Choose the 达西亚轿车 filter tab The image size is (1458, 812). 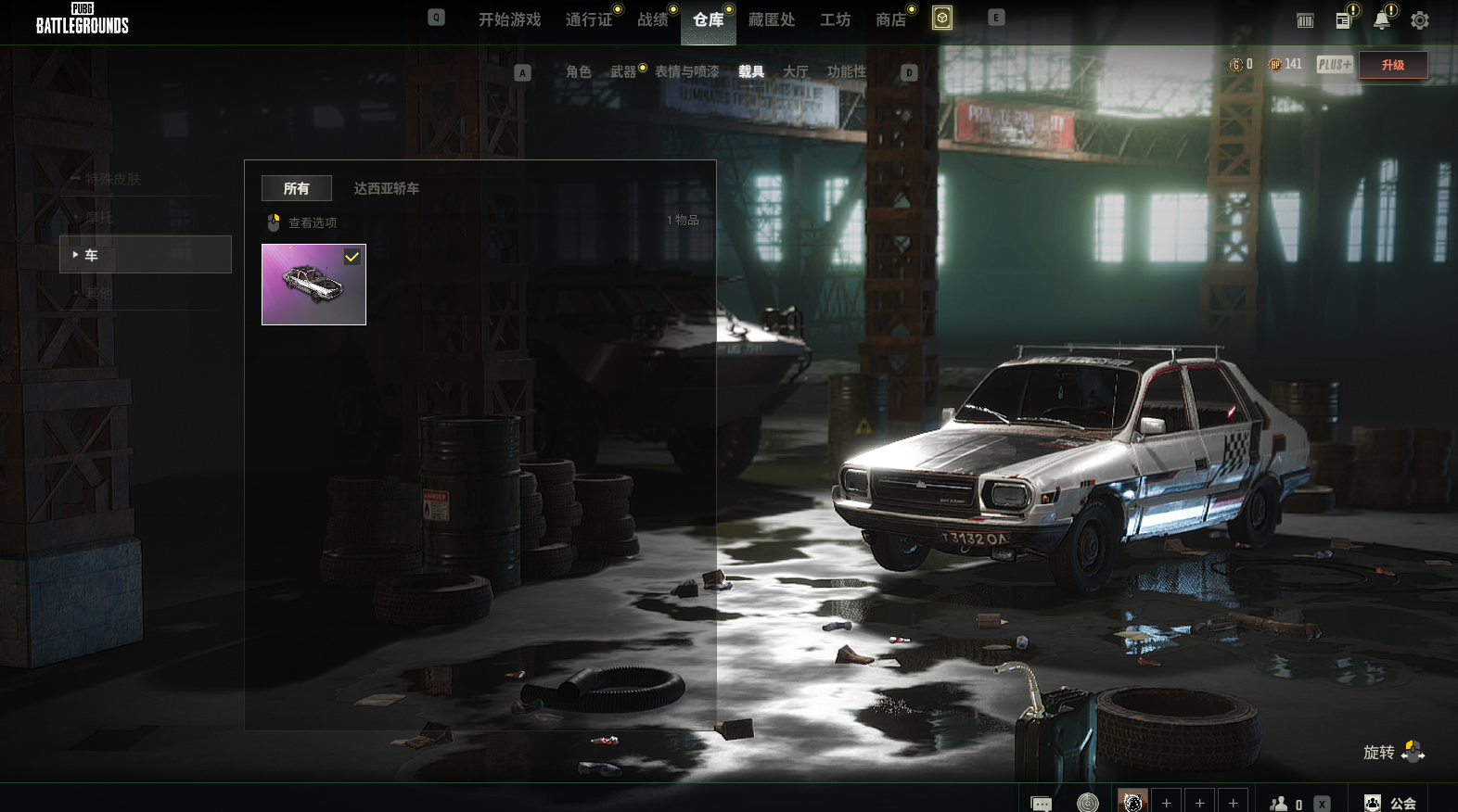point(386,188)
